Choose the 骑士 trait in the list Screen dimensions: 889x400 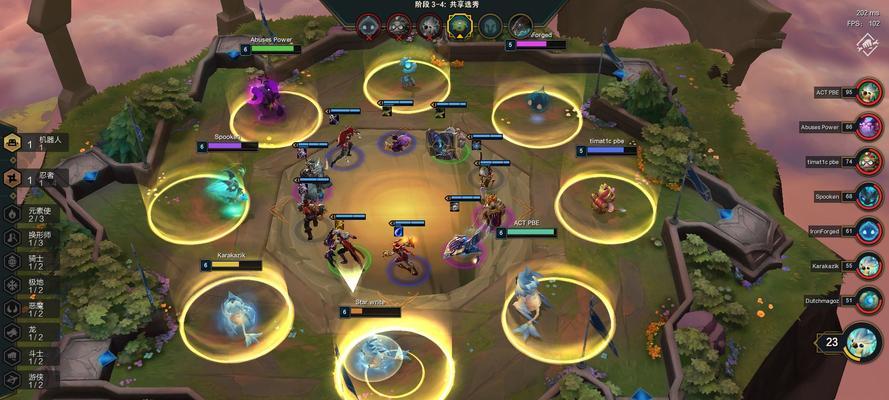click(28, 261)
